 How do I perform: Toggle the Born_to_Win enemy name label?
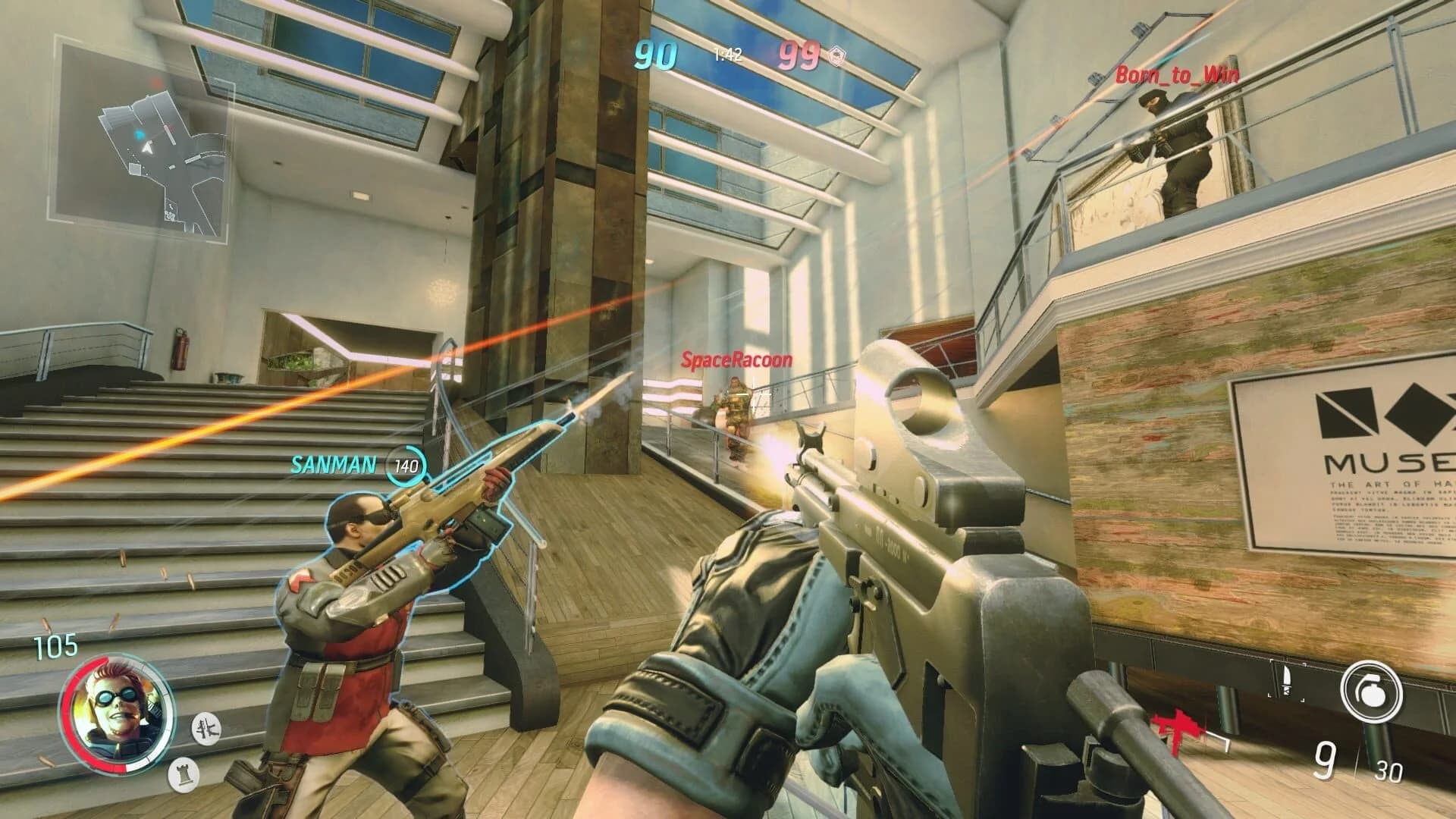(1177, 74)
